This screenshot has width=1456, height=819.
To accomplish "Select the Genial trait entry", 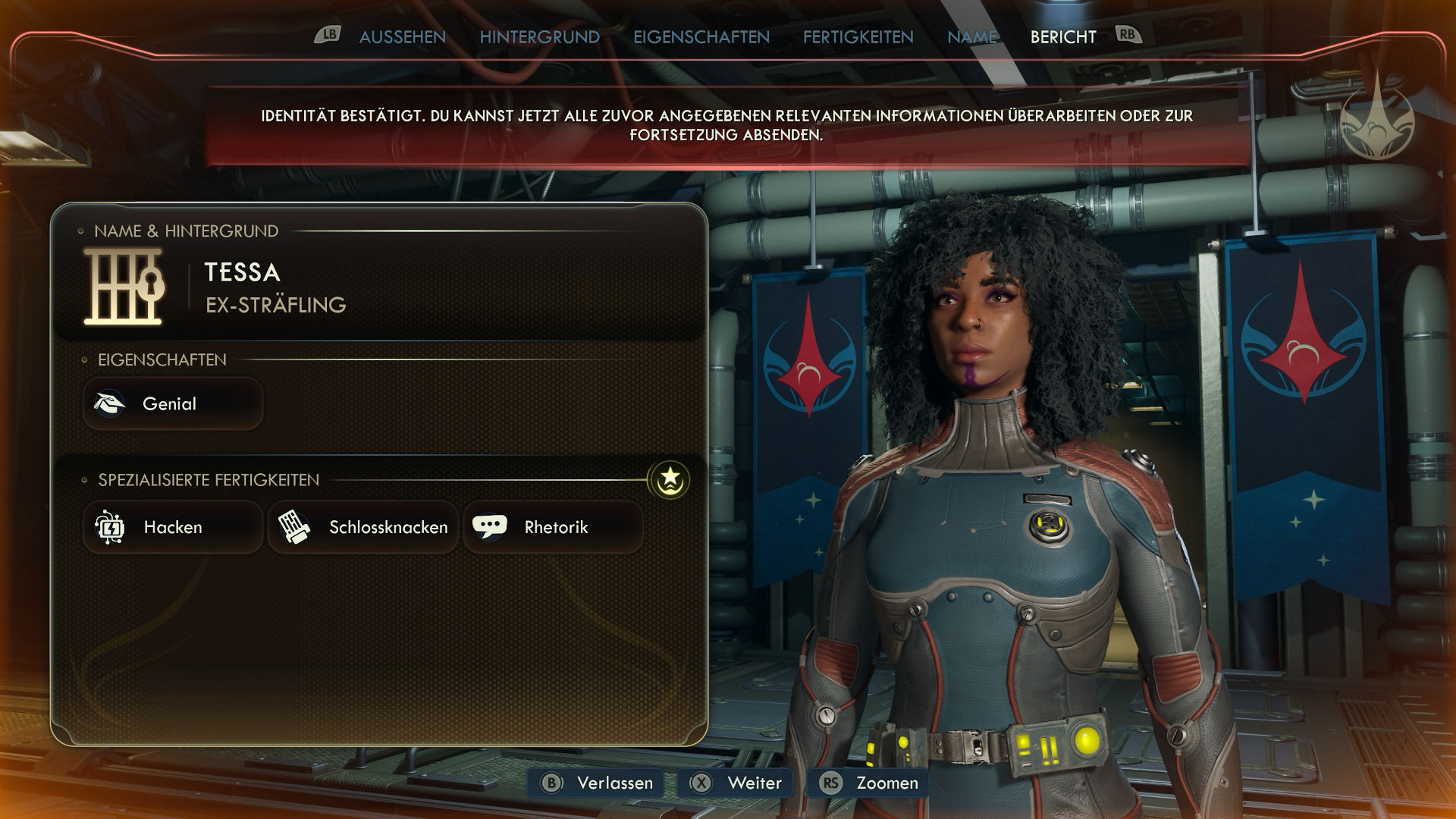I will 173,404.
